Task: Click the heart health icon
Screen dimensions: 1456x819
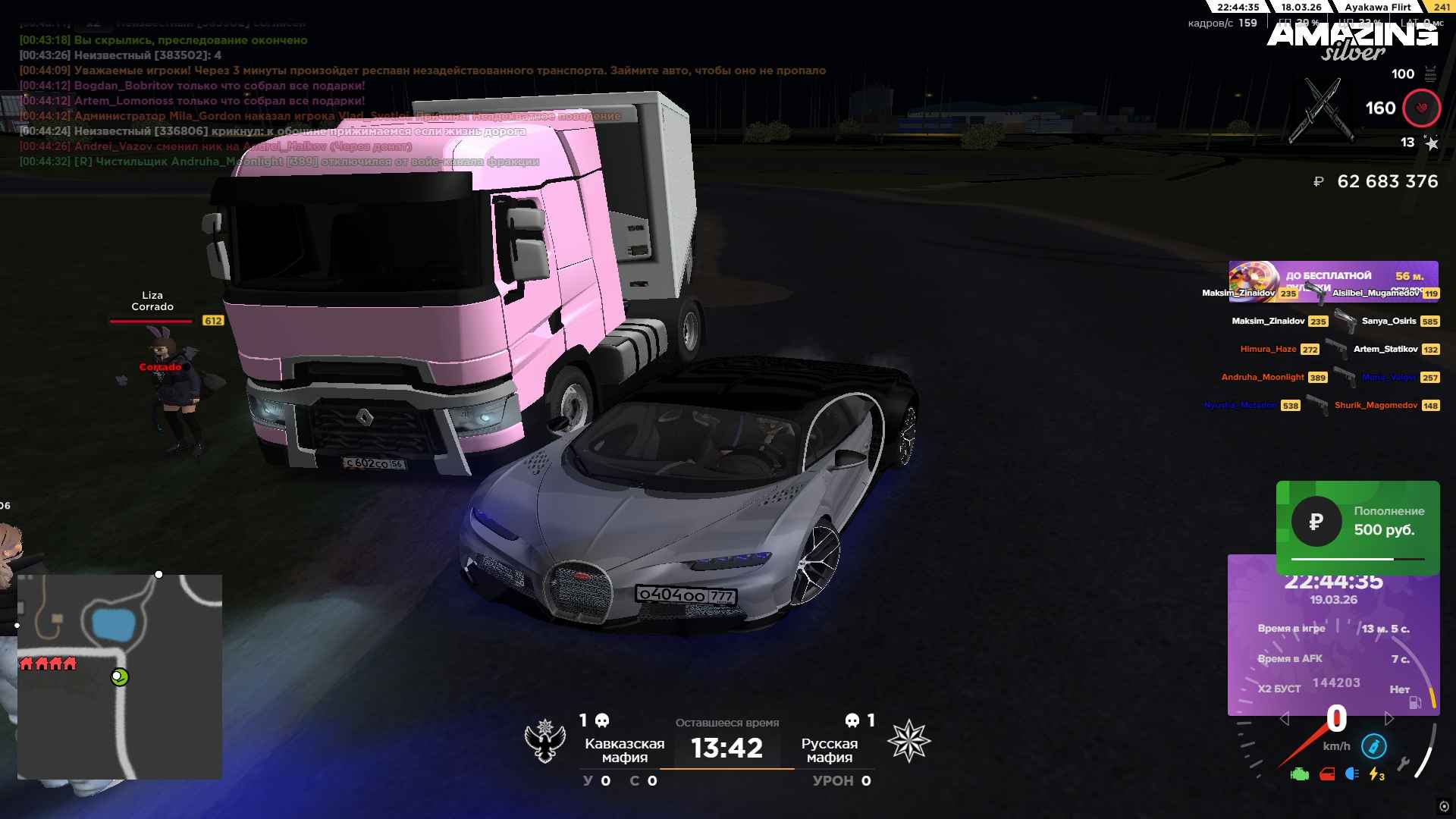Action: click(x=1421, y=108)
